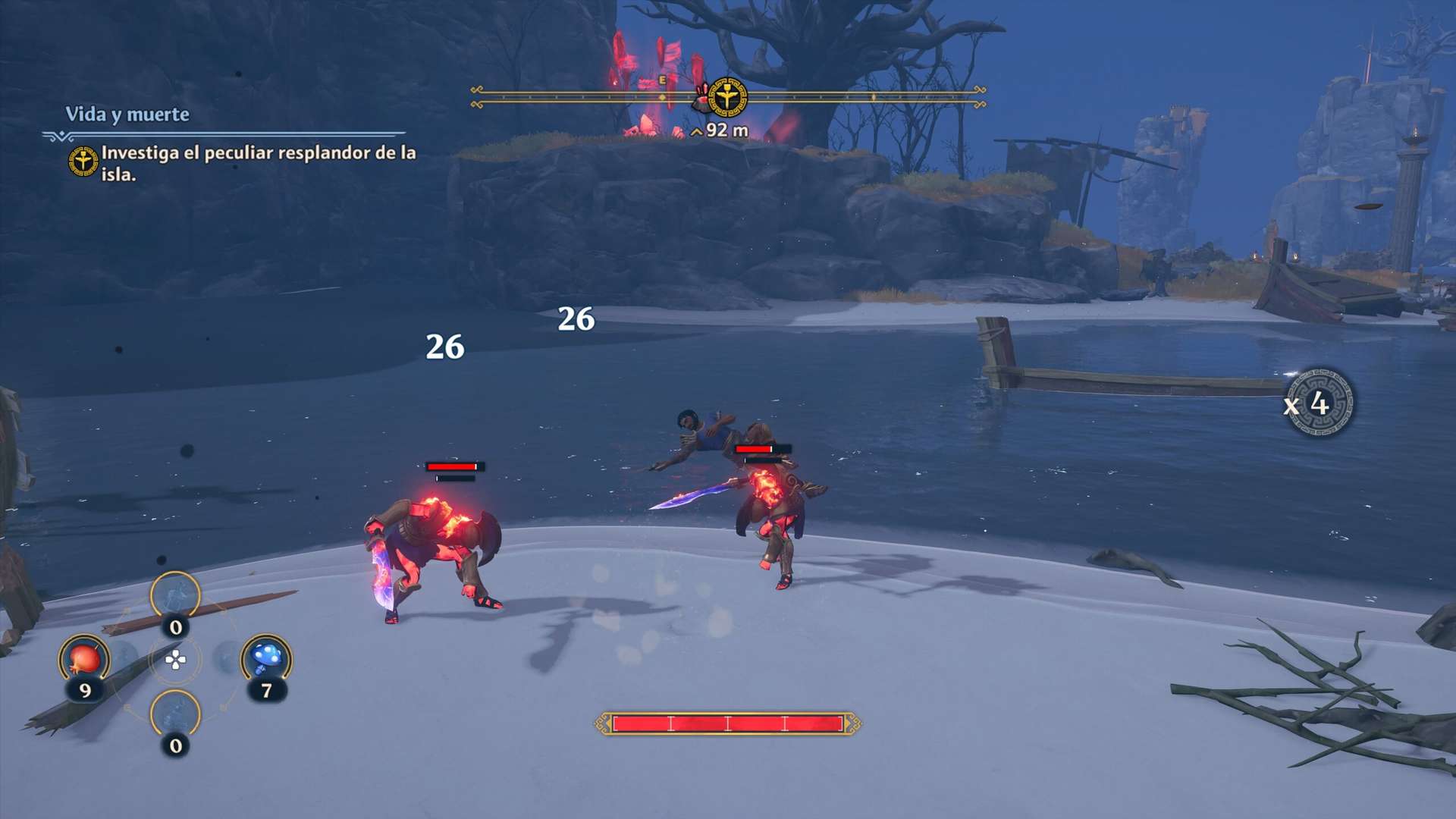Click the combo multiplier medallion
The image size is (1456, 819).
click(x=1320, y=403)
